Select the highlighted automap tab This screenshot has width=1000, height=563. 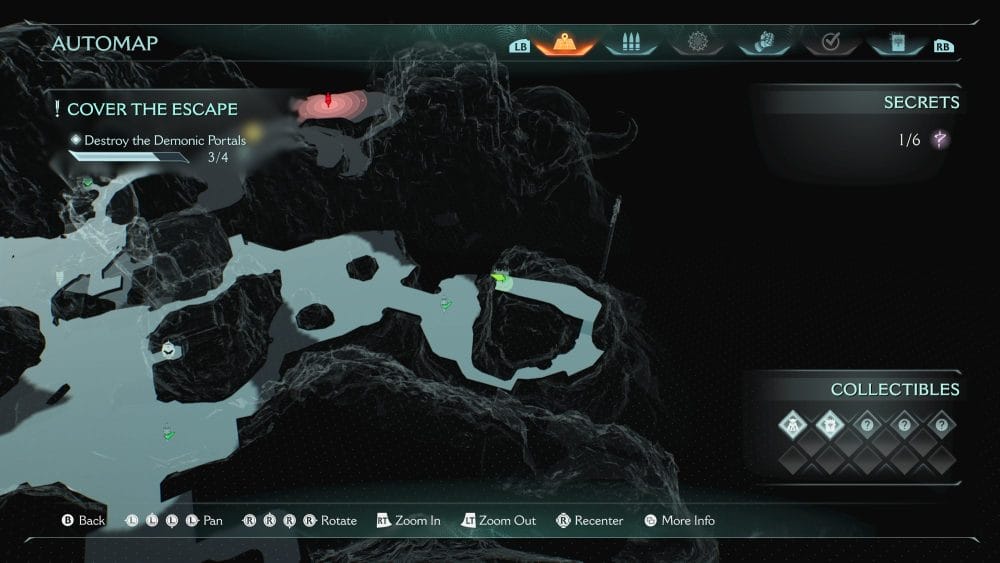(565, 43)
